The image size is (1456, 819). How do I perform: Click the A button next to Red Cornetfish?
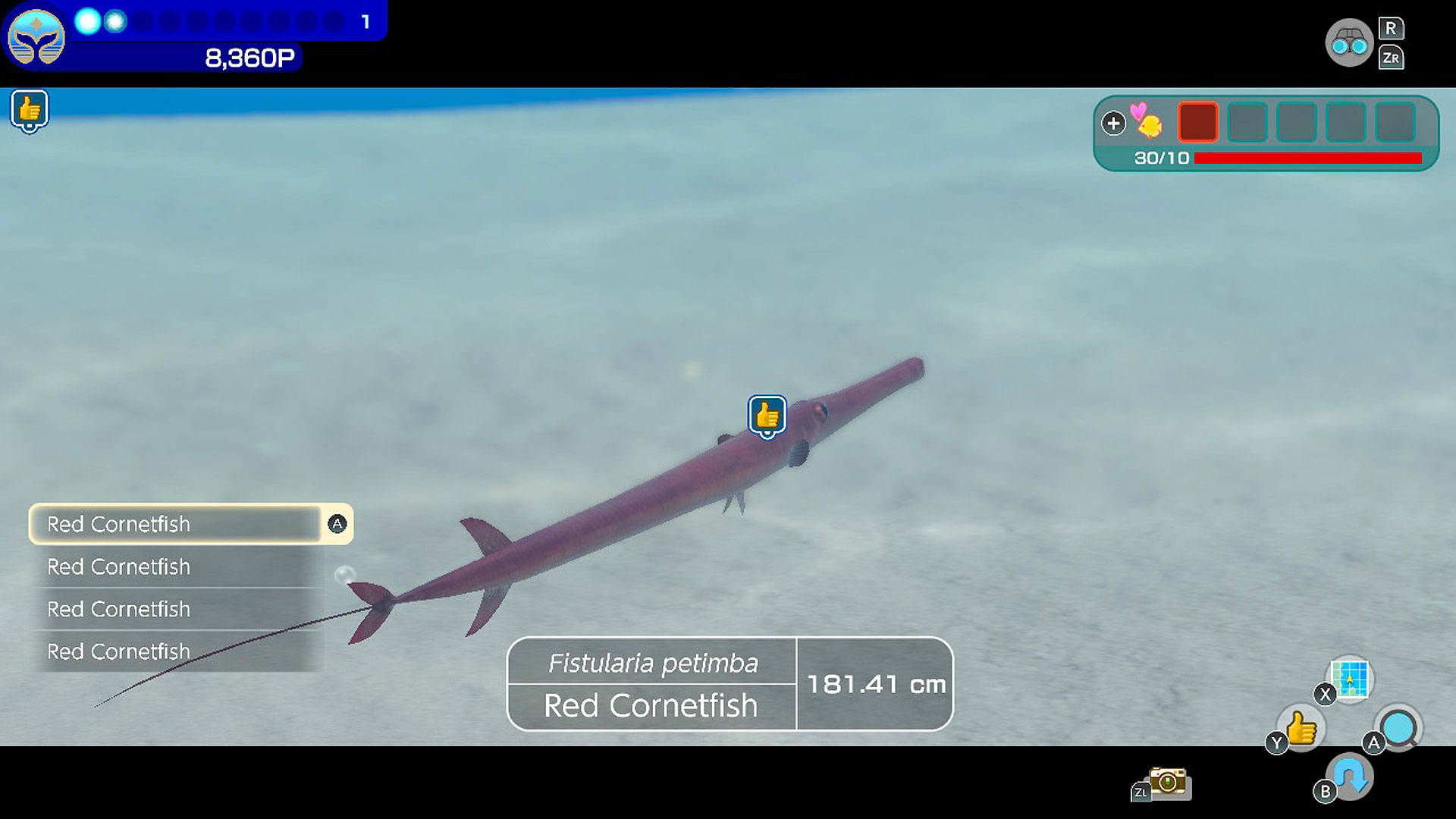[336, 523]
